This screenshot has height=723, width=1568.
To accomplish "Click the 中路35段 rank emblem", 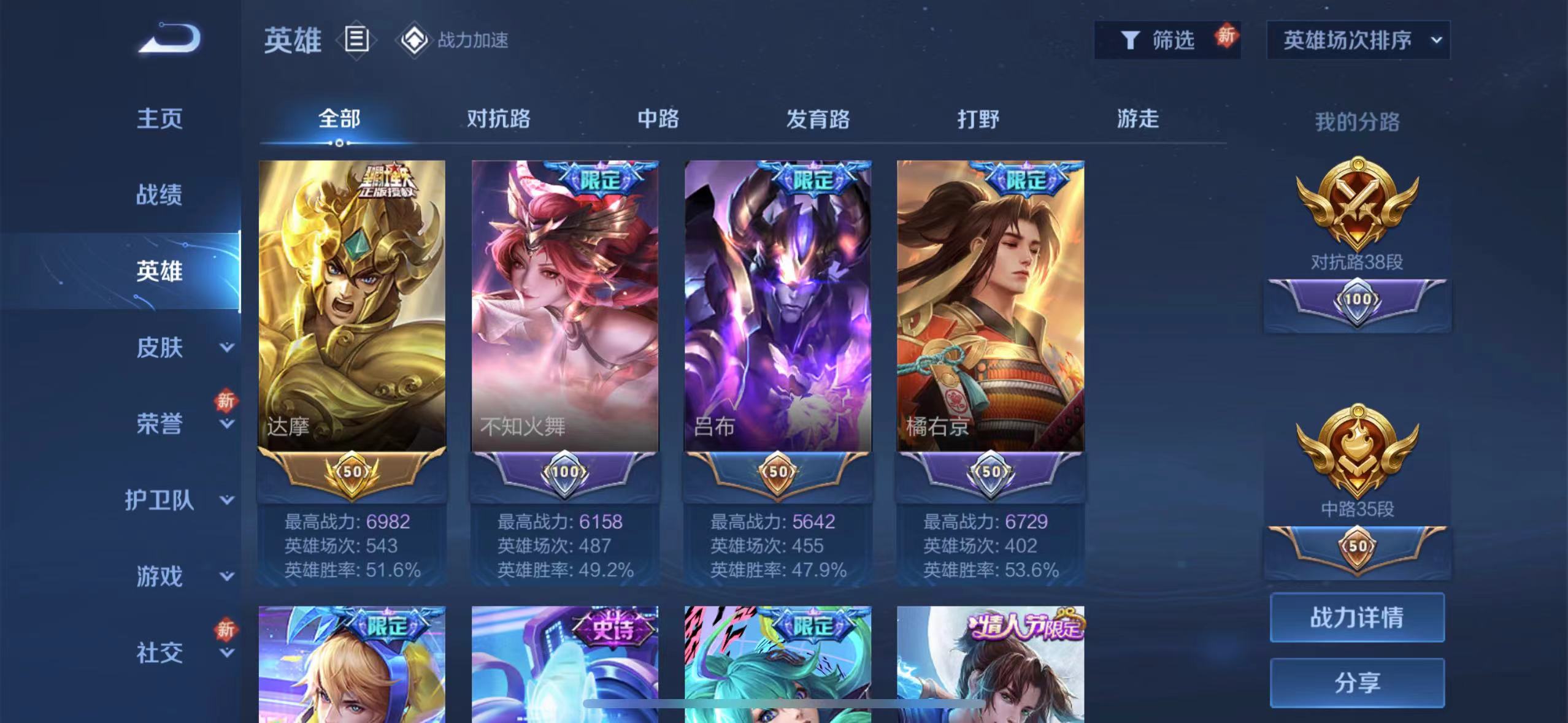I will pos(1359,451).
